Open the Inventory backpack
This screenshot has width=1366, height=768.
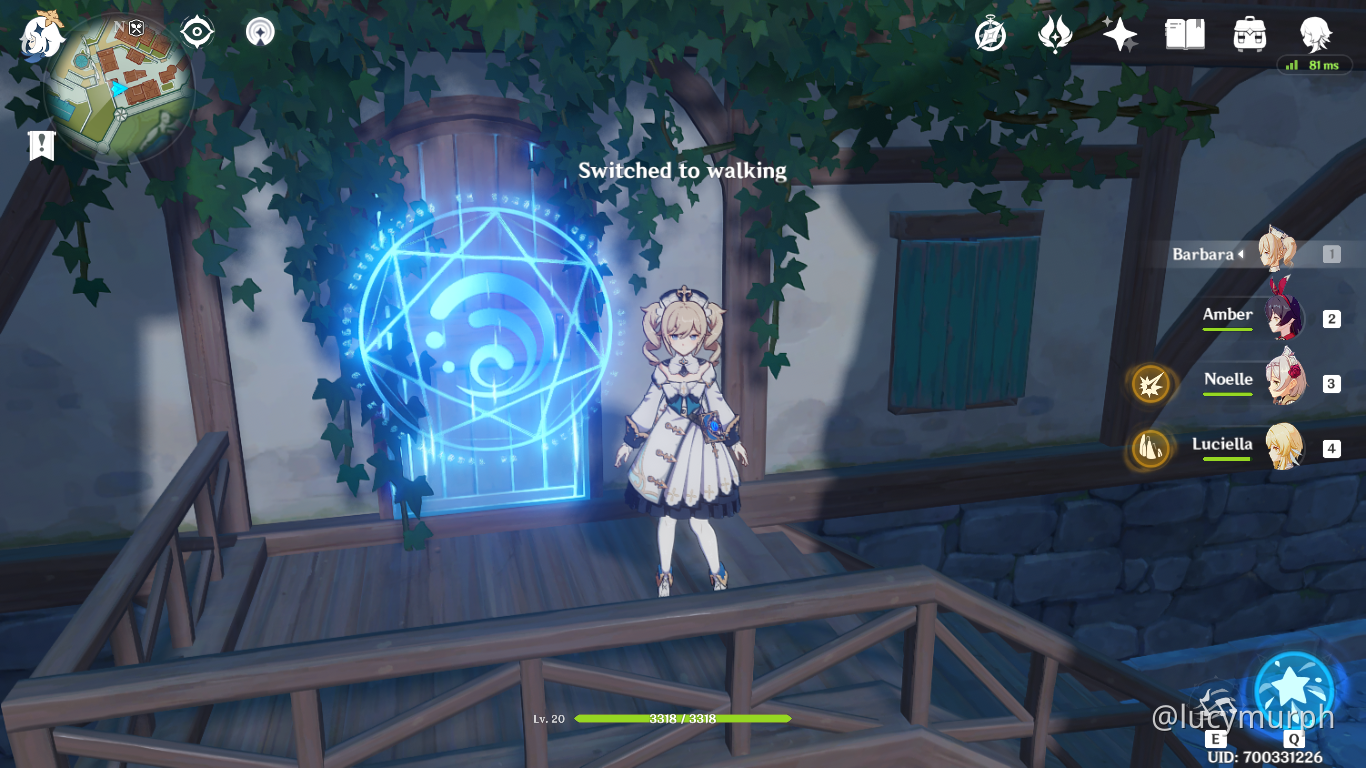click(x=1249, y=33)
